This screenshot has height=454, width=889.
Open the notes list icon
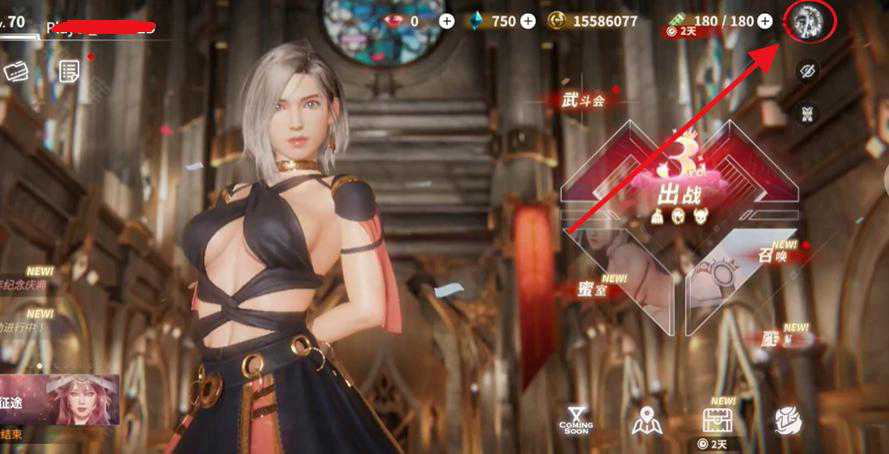tap(69, 70)
